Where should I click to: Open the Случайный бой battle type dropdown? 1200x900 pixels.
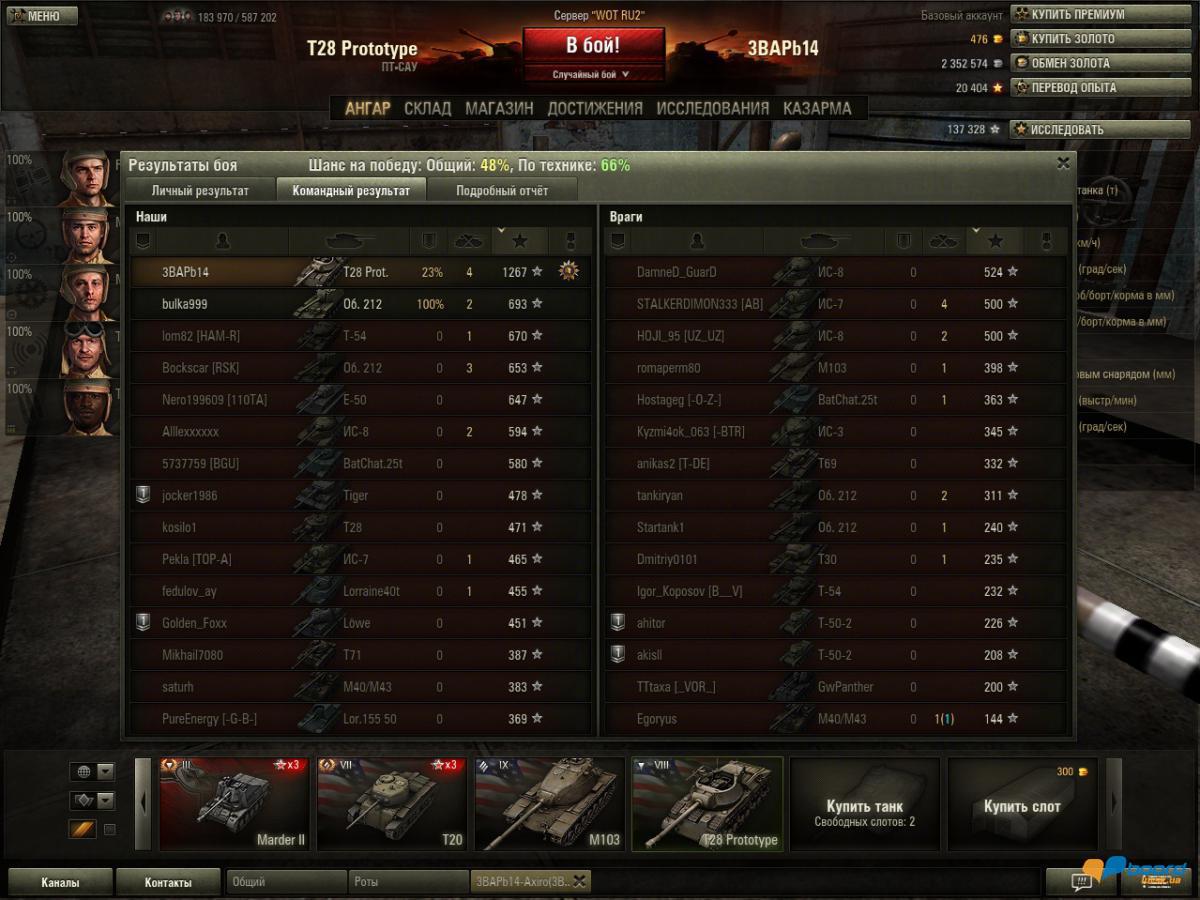[593, 74]
